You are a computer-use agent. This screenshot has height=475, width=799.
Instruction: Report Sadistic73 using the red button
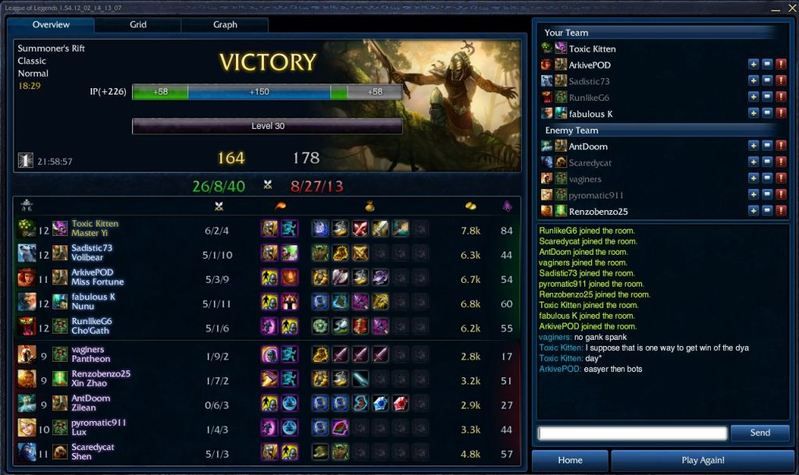pos(781,81)
